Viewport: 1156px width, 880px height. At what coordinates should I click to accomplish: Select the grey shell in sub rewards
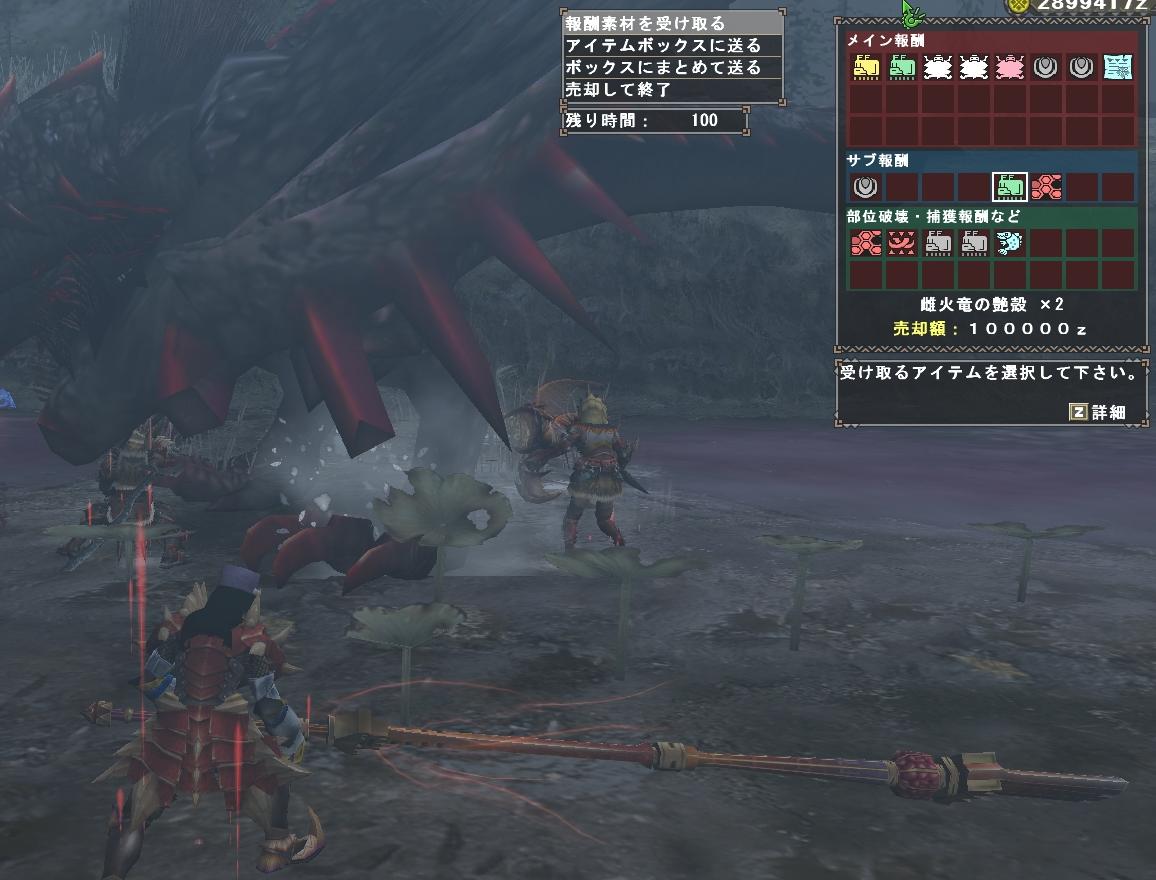click(x=866, y=187)
